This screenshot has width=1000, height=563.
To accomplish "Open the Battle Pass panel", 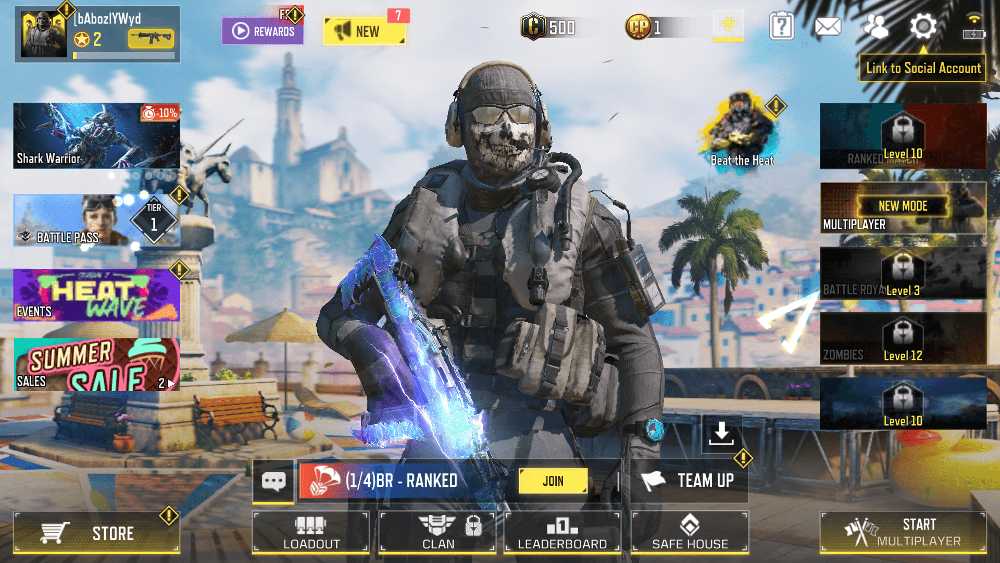I will click(x=96, y=220).
